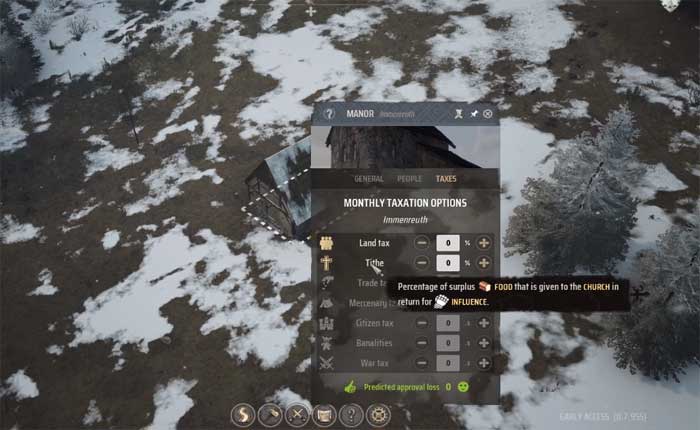700x430 pixels.
Task: Increase the Land tax percentage
Action: [x=484, y=243]
